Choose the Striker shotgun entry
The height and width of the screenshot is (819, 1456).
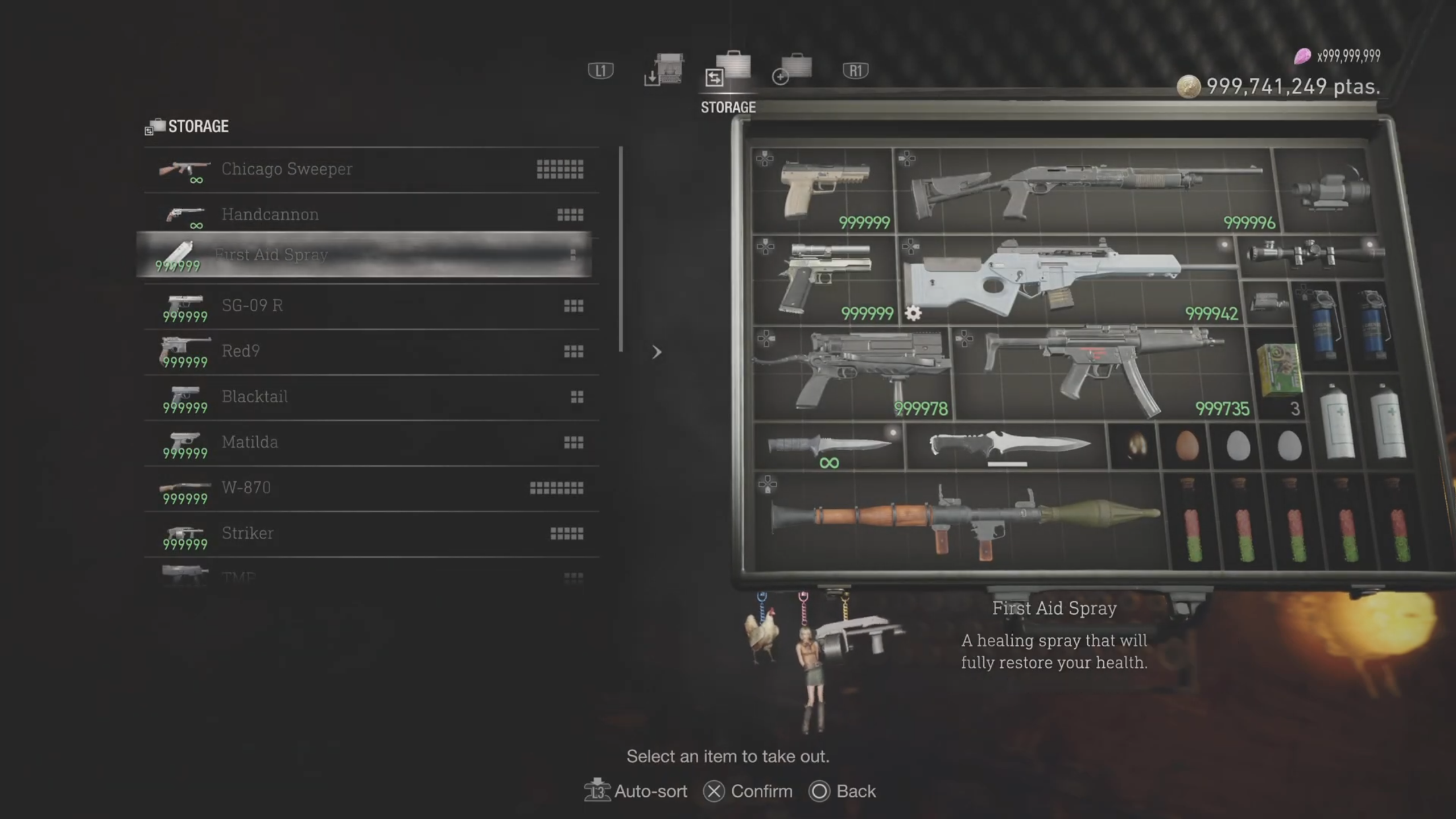(x=371, y=533)
